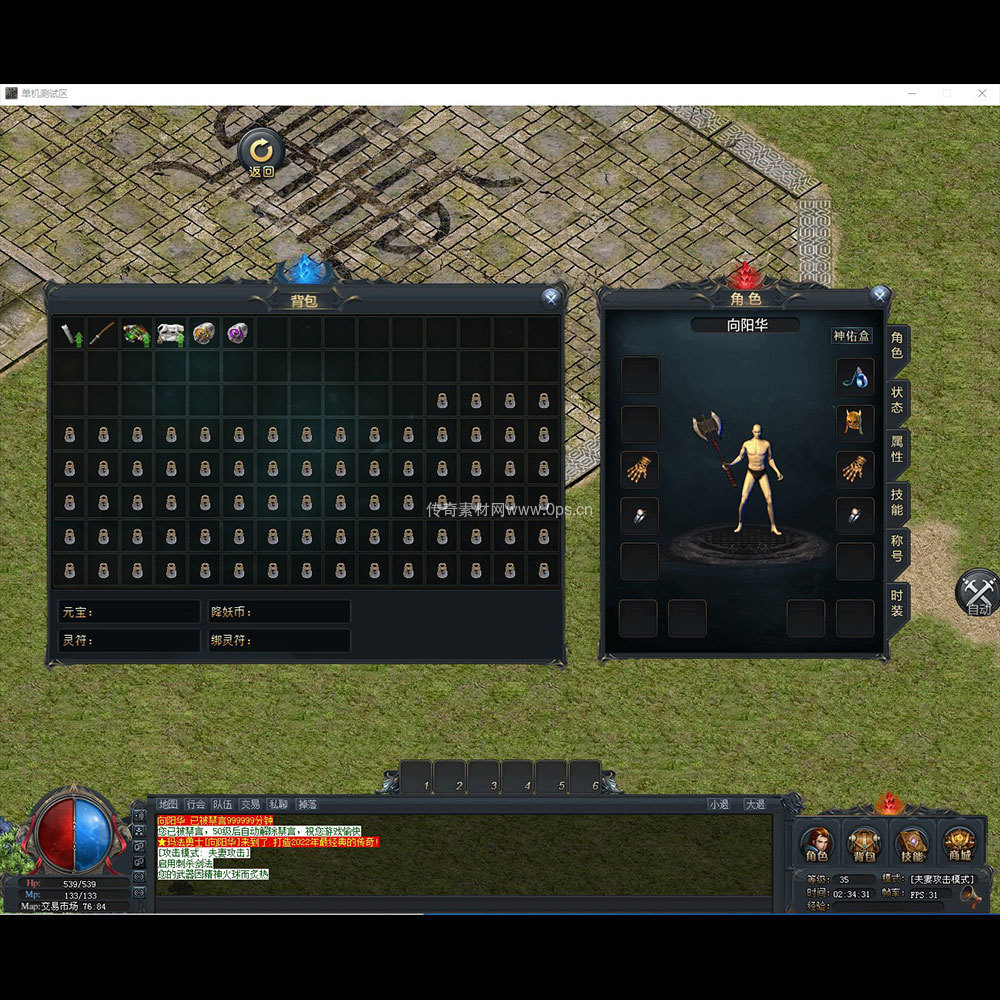This screenshot has height=1000, width=1000.
Task: Close the 背包 inventory window
Action: [550, 297]
